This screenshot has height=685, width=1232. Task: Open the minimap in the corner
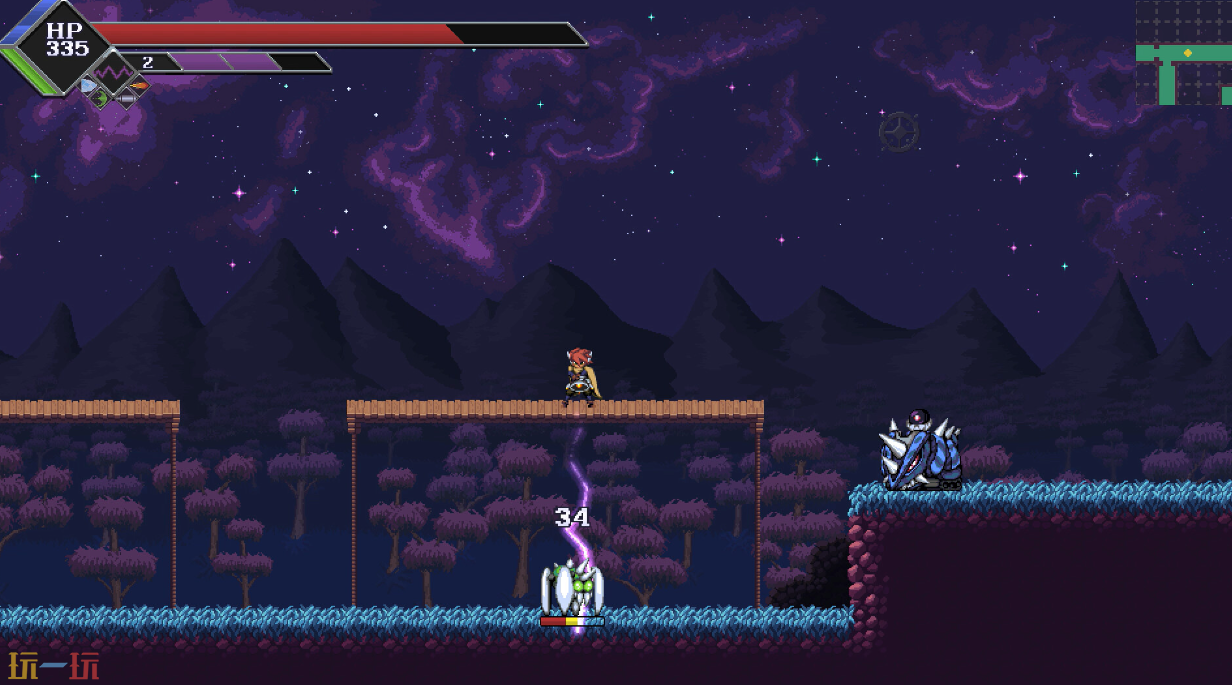click(x=1183, y=53)
